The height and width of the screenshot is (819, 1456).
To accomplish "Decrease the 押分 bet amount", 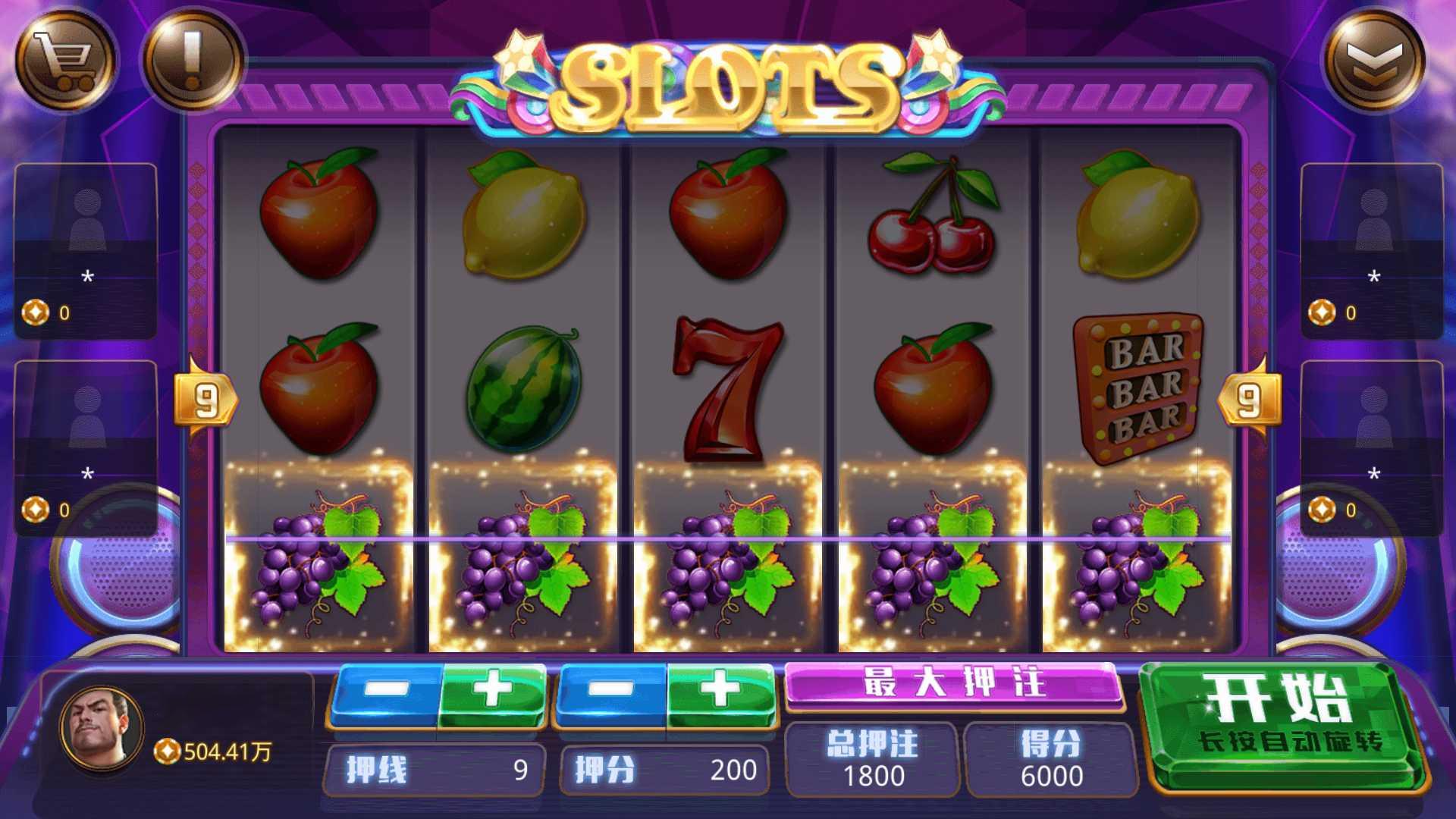I will pos(611,692).
